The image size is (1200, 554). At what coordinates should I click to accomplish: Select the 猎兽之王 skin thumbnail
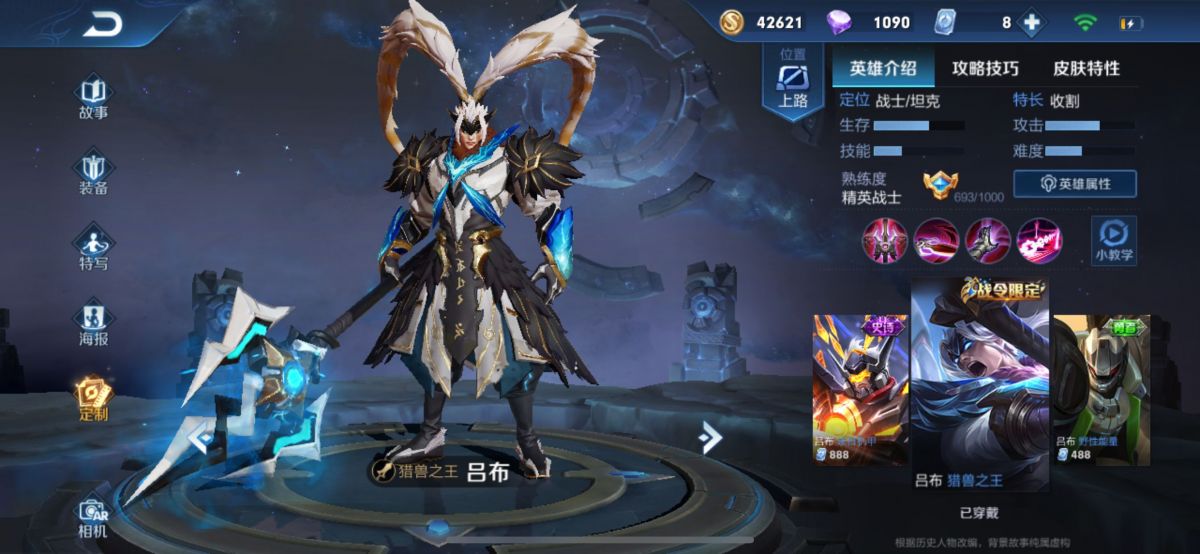click(x=979, y=385)
